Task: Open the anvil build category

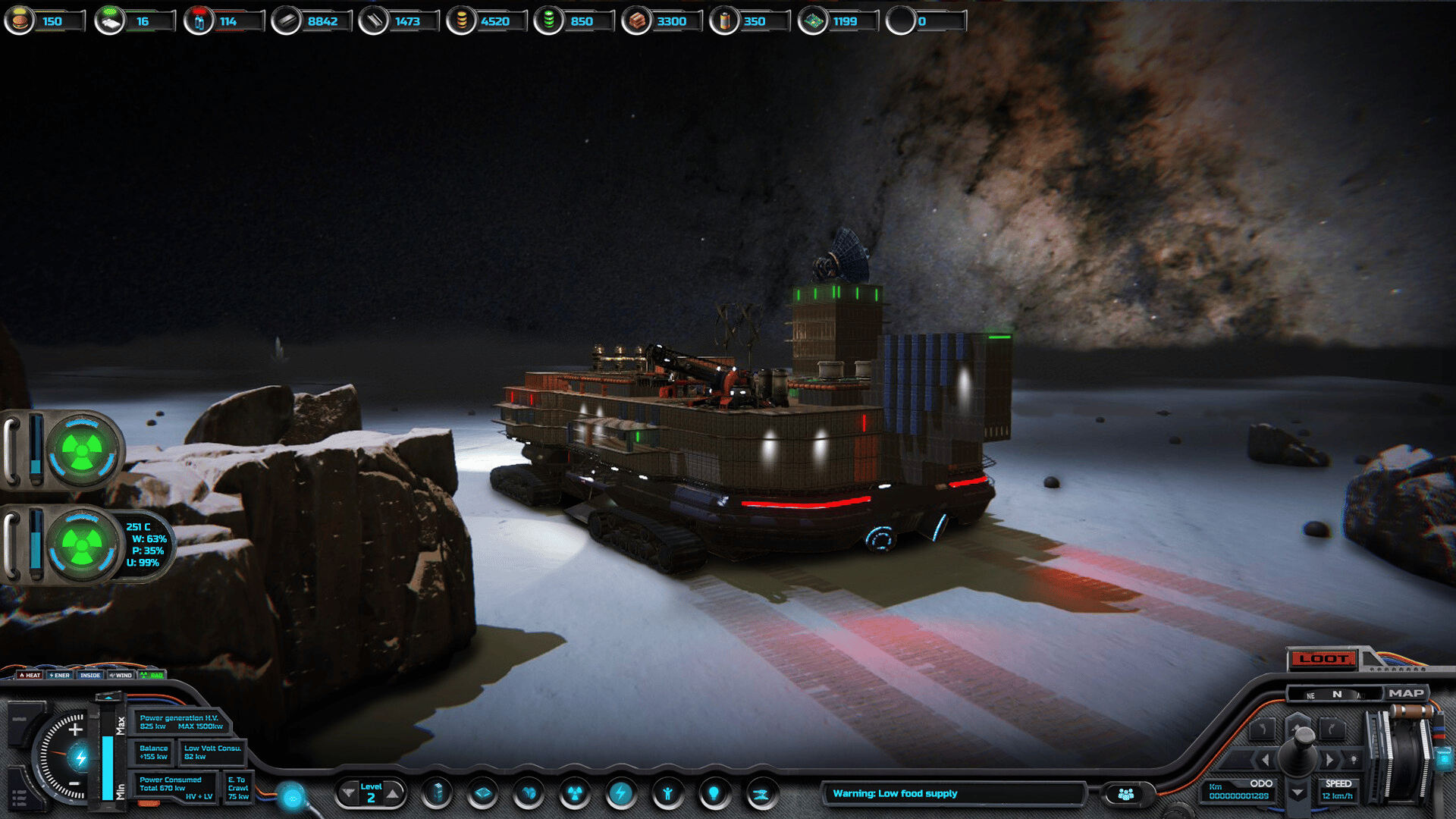Action: click(x=761, y=794)
